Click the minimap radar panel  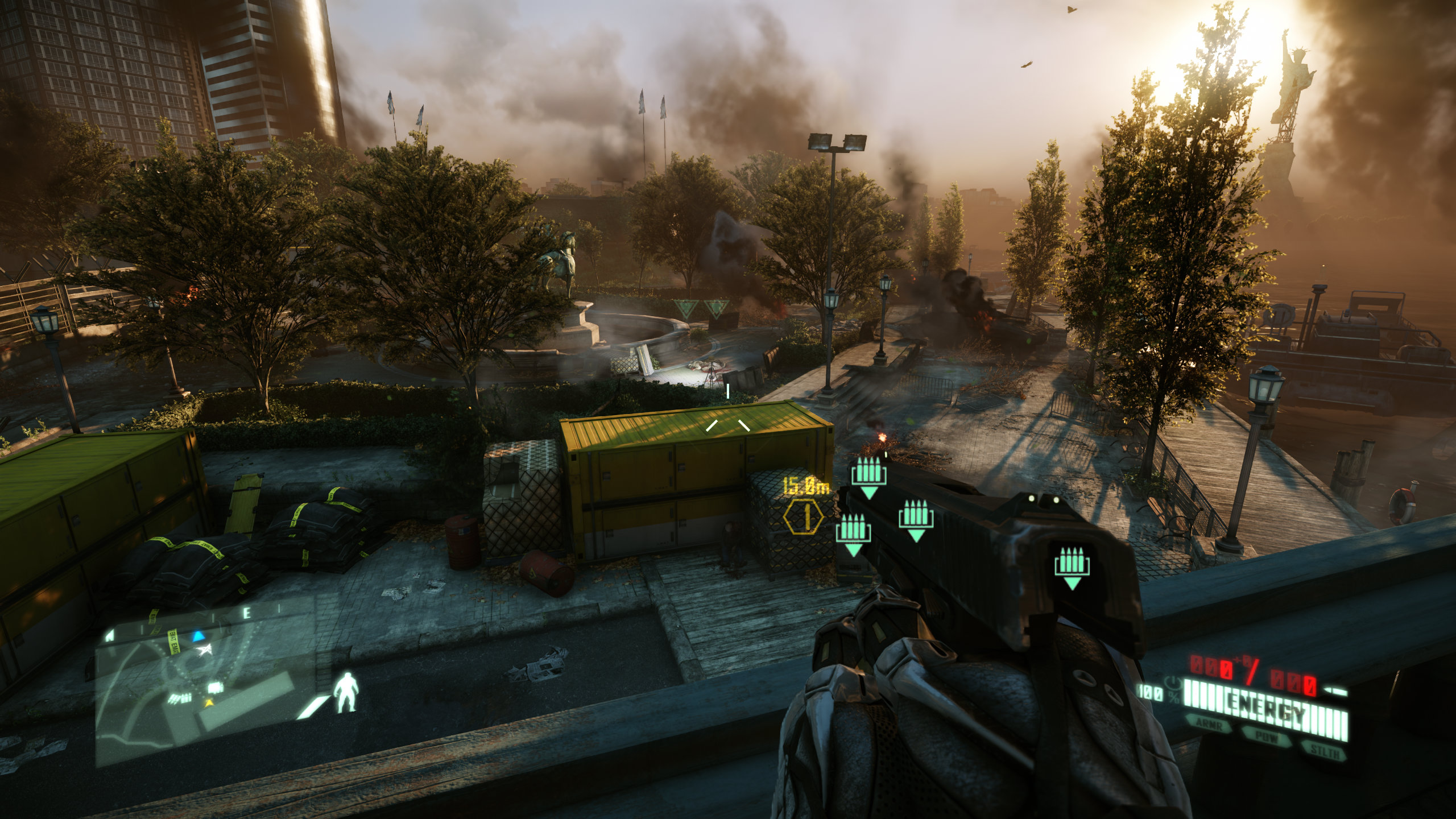coord(205,682)
